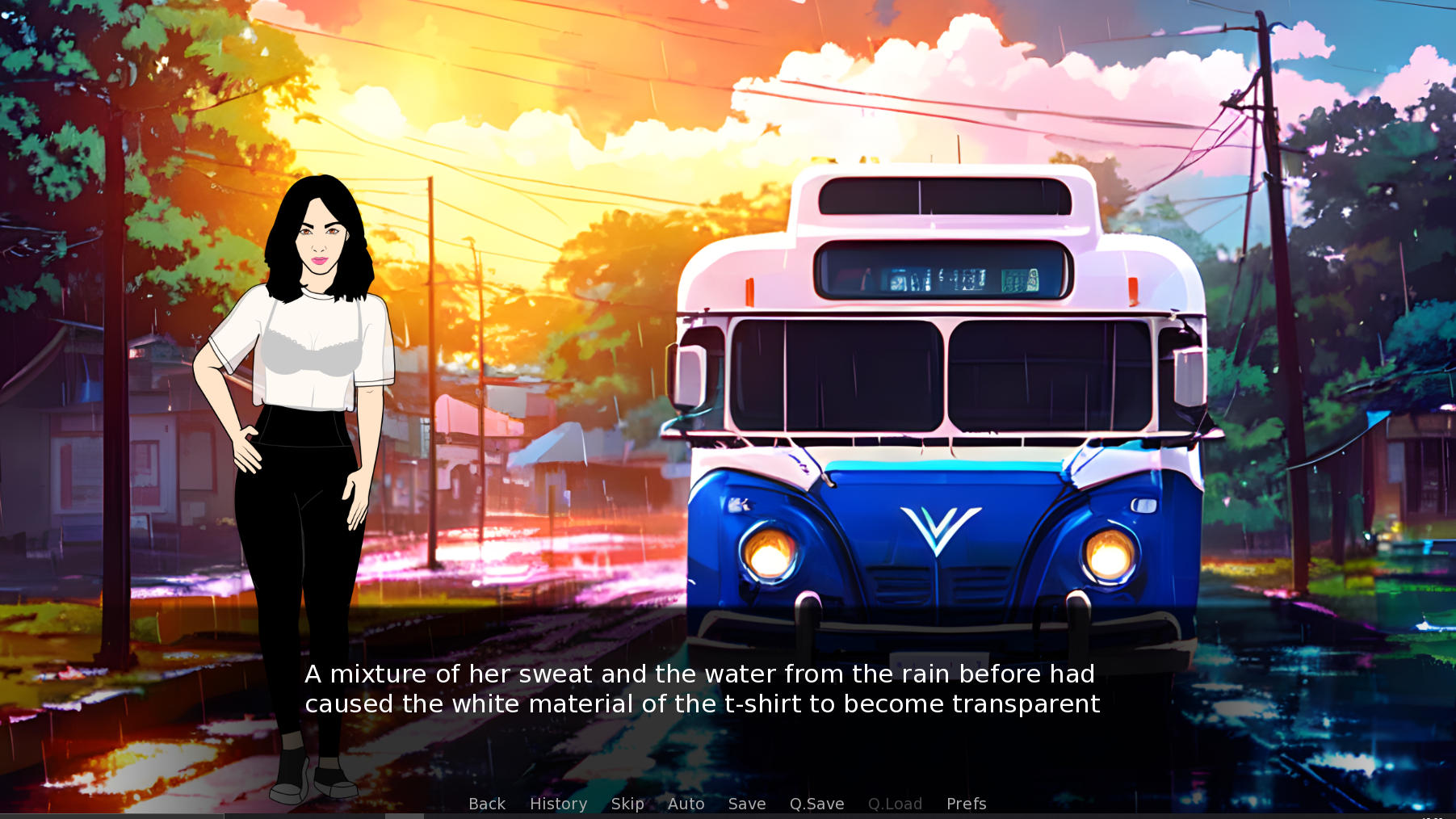Toggle Auto advance

pos(686,804)
